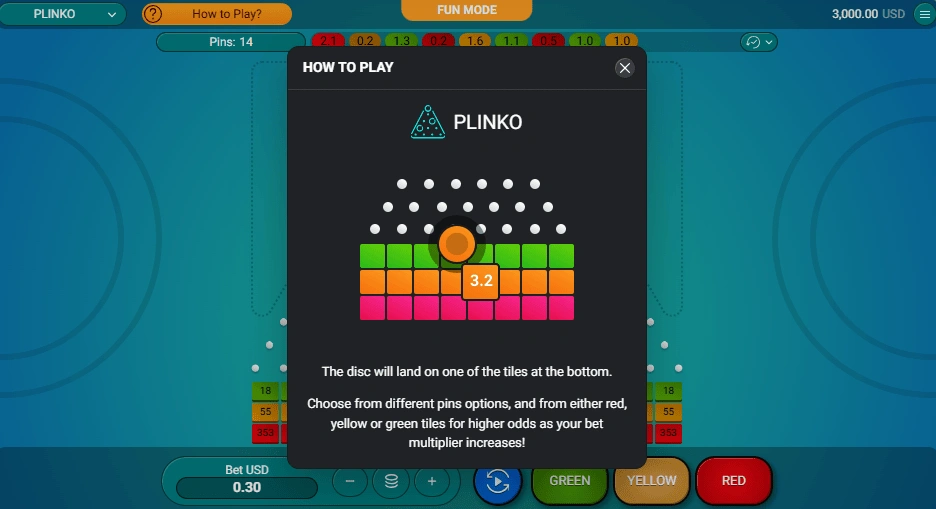Open the PLINKO game dropdown
Screen dimensions: 936x509
point(63,14)
